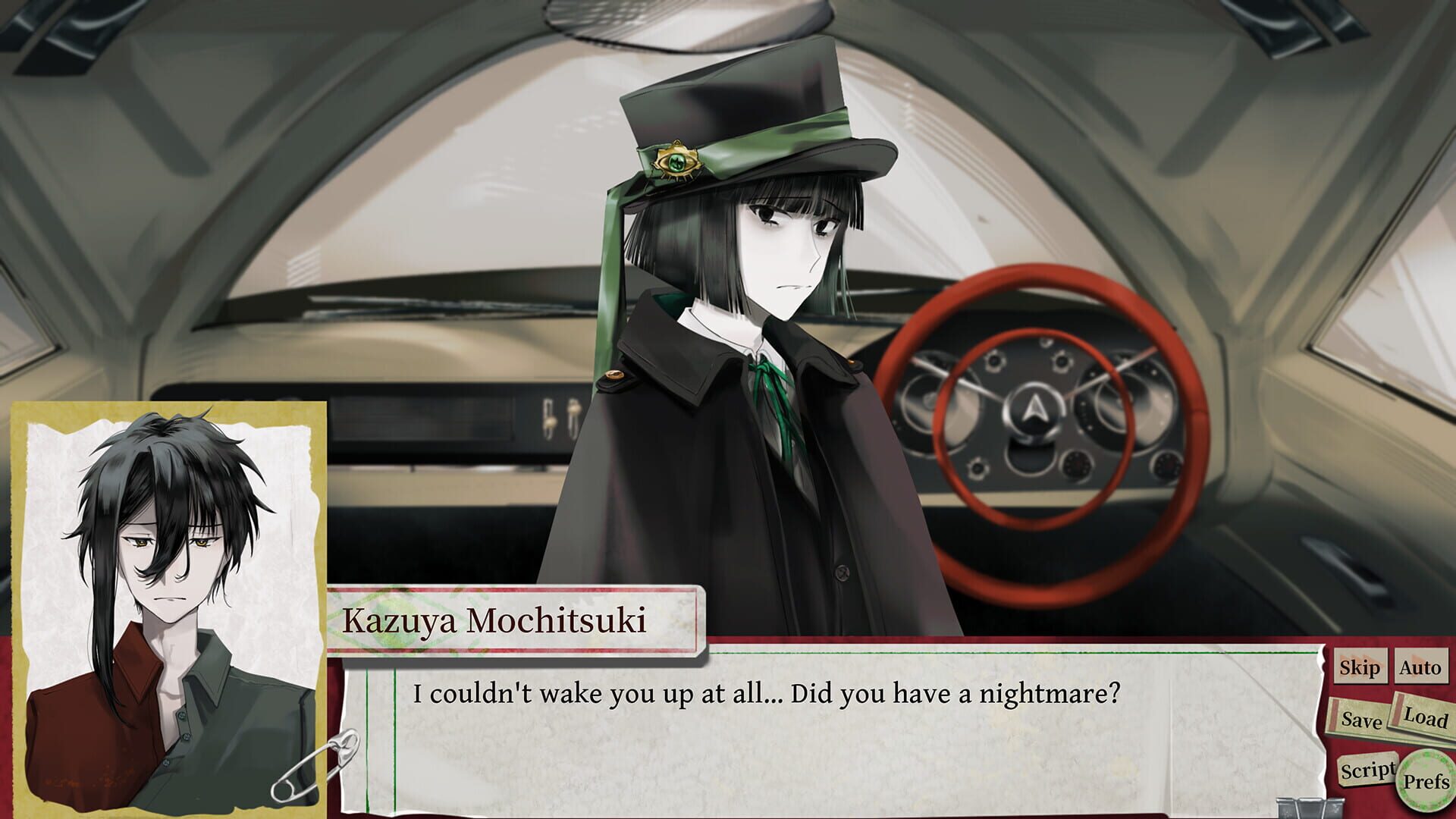Click the play arrow behind the Auto label
This screenshot has height=819, width=1456.
[x=1417, y=661]
